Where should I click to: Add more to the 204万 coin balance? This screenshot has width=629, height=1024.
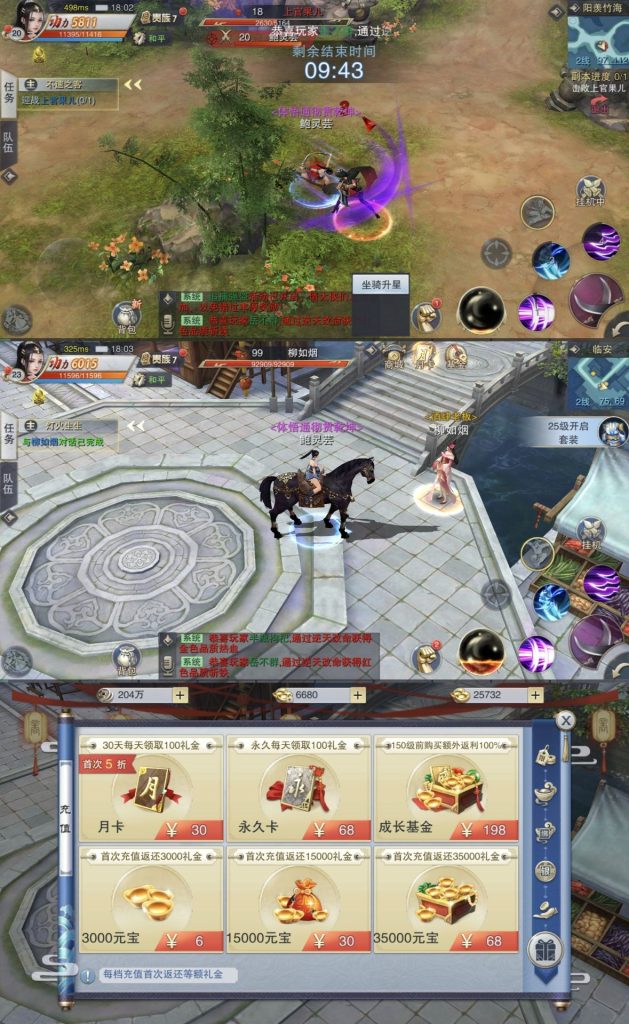point(180,695)
